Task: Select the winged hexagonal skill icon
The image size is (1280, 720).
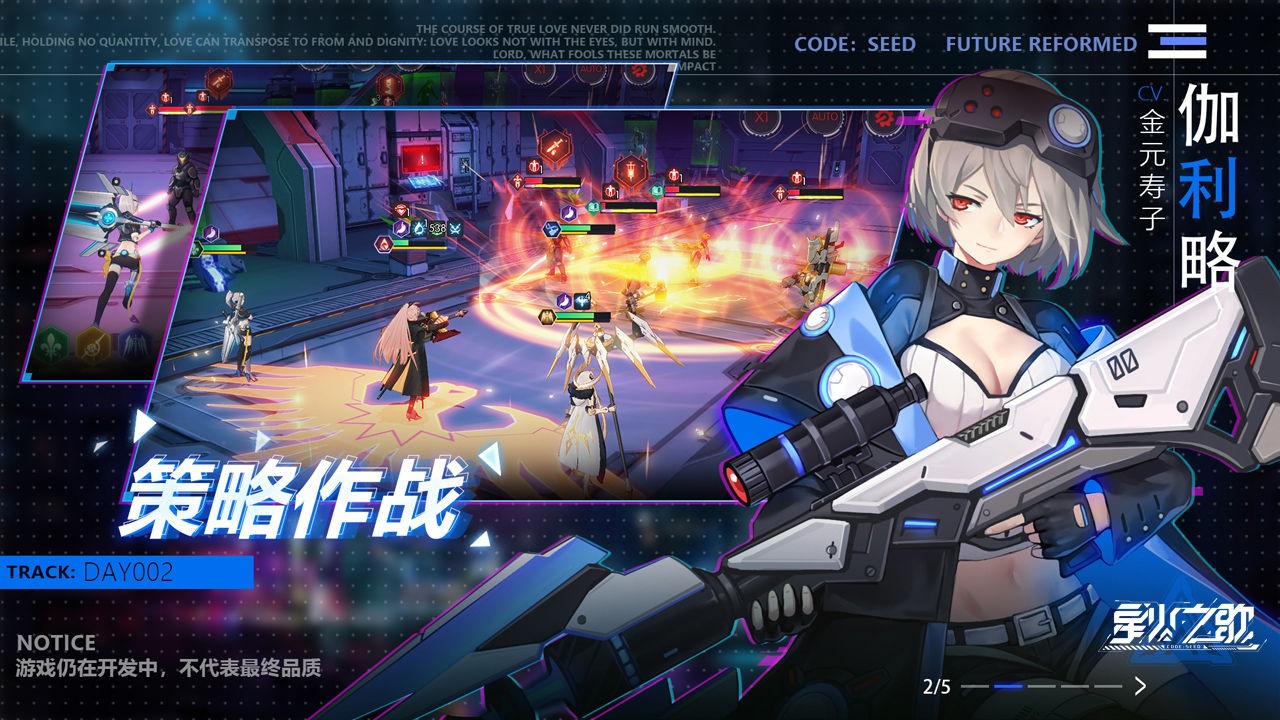Action: point(134,343)
